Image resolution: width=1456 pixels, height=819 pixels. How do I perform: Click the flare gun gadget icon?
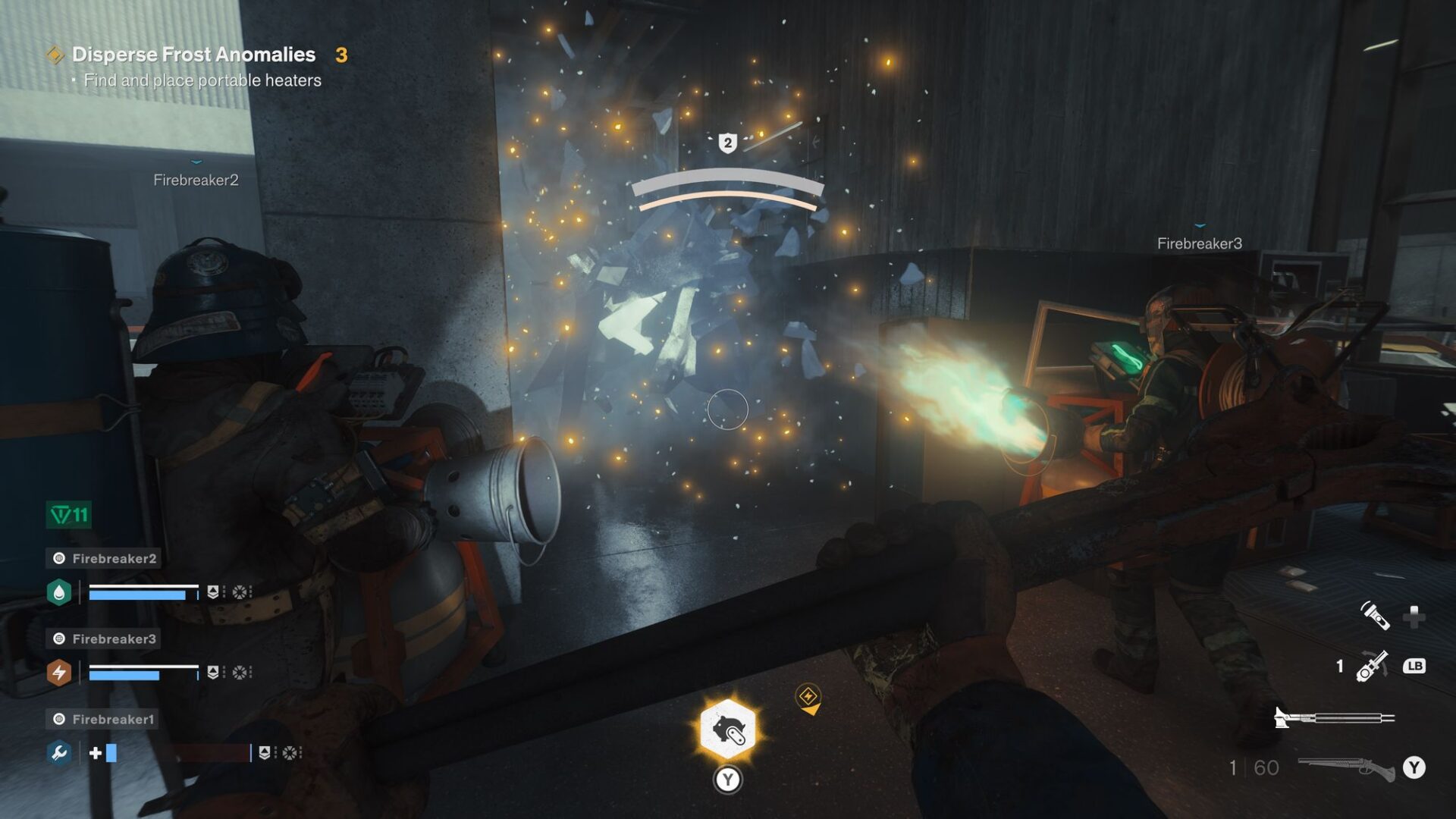[1370, 666]
